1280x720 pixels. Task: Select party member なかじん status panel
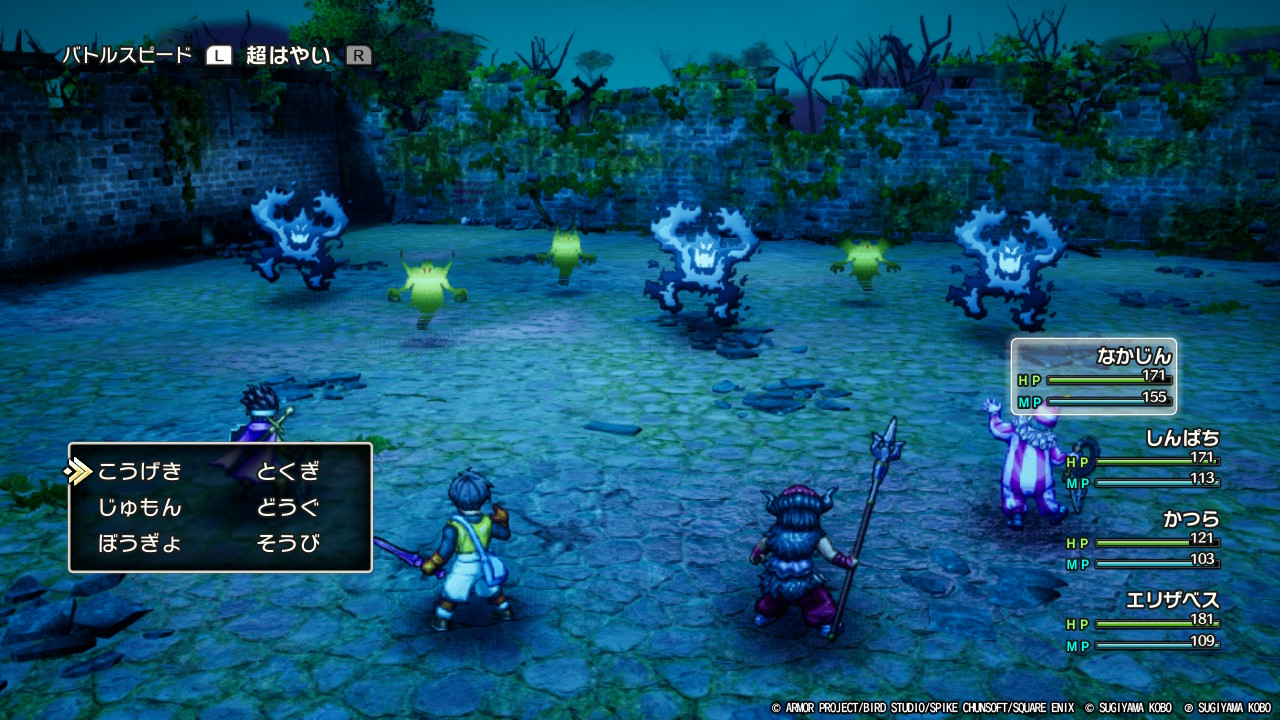point(1094,376)
